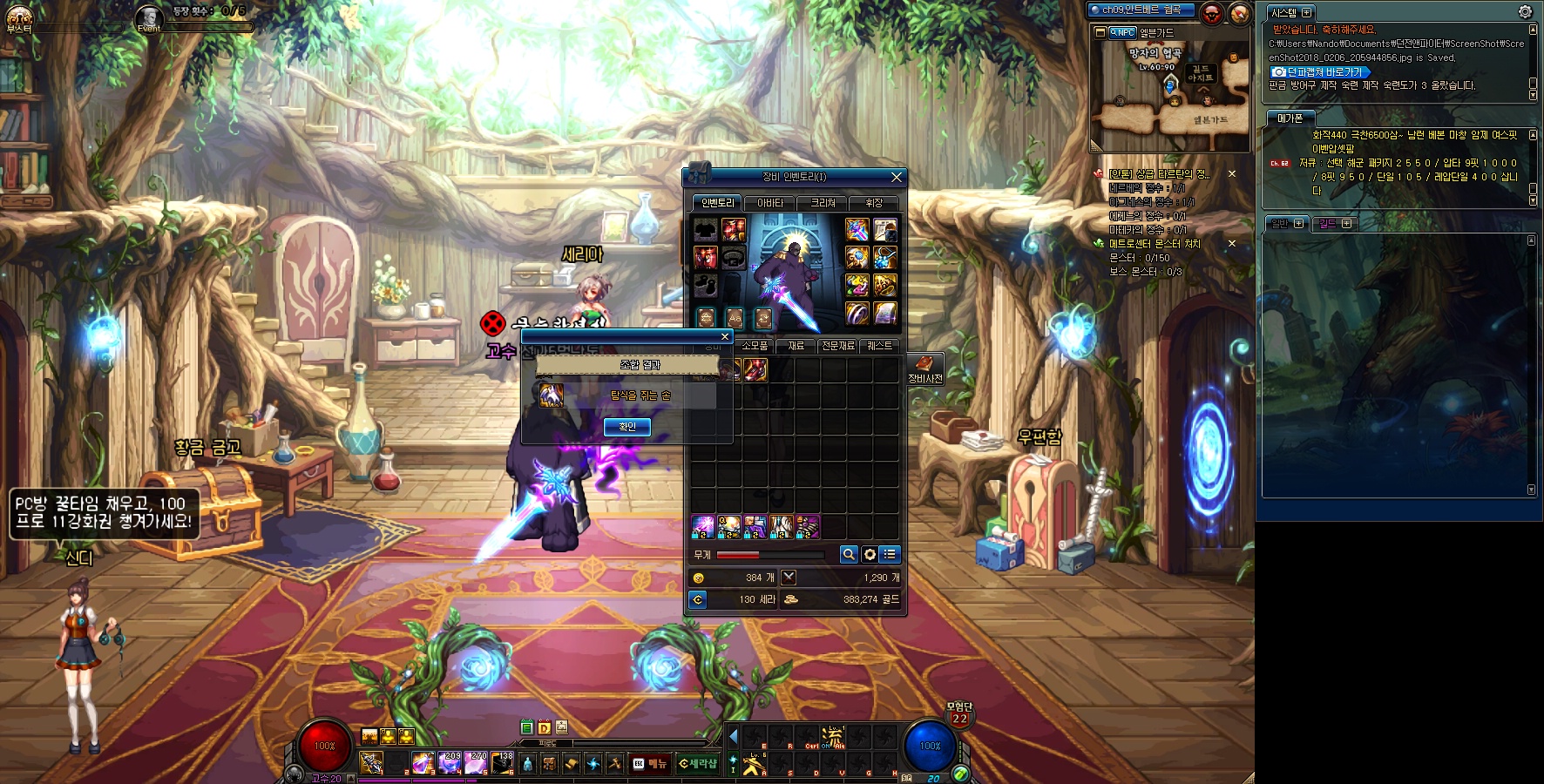
Task: Dismiss the 상급 타르탄 quest tracker entry
Action: click(x=1232, y=174)
